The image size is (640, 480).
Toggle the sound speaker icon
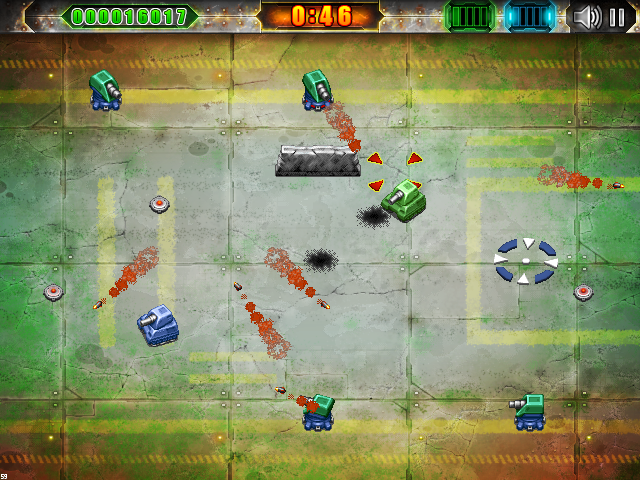pos(589,17)
